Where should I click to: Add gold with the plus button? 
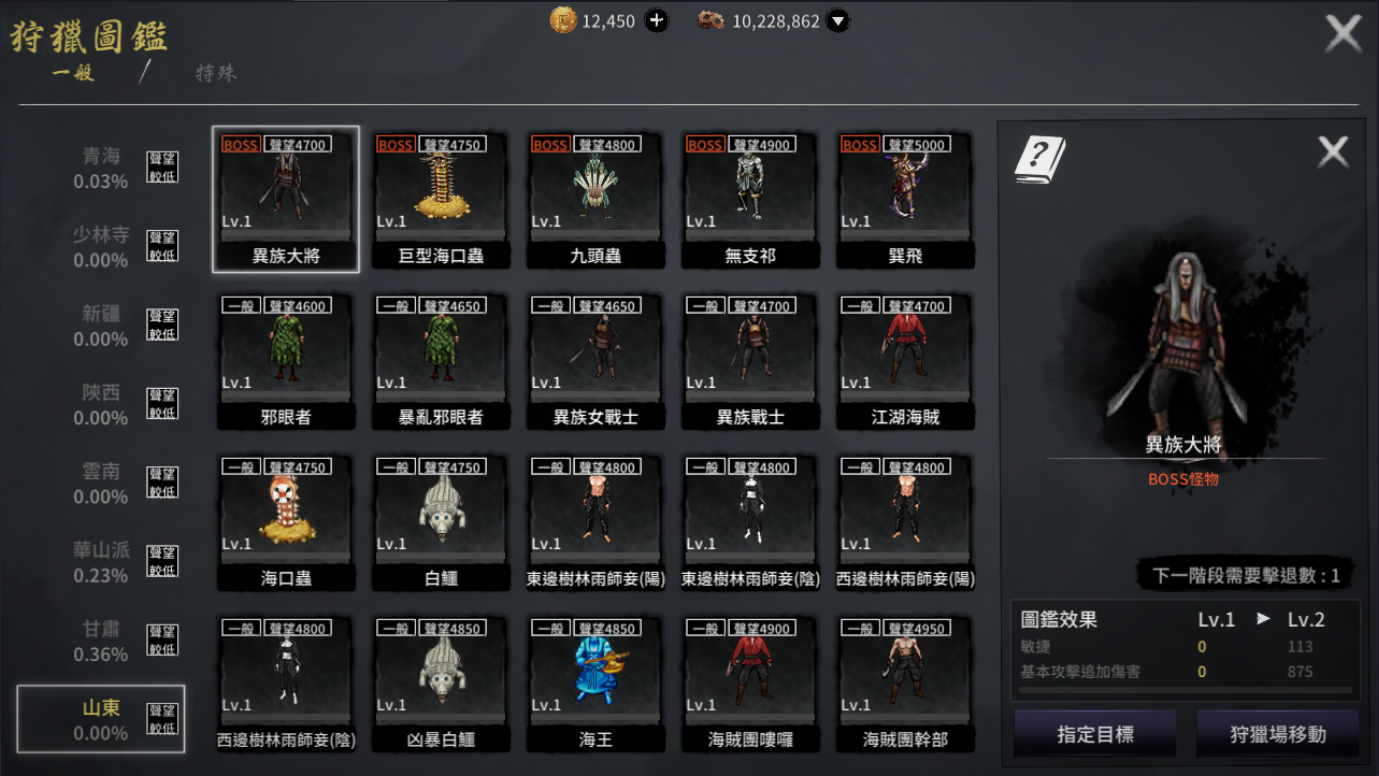pyautogui.click(x=656, y=21)
